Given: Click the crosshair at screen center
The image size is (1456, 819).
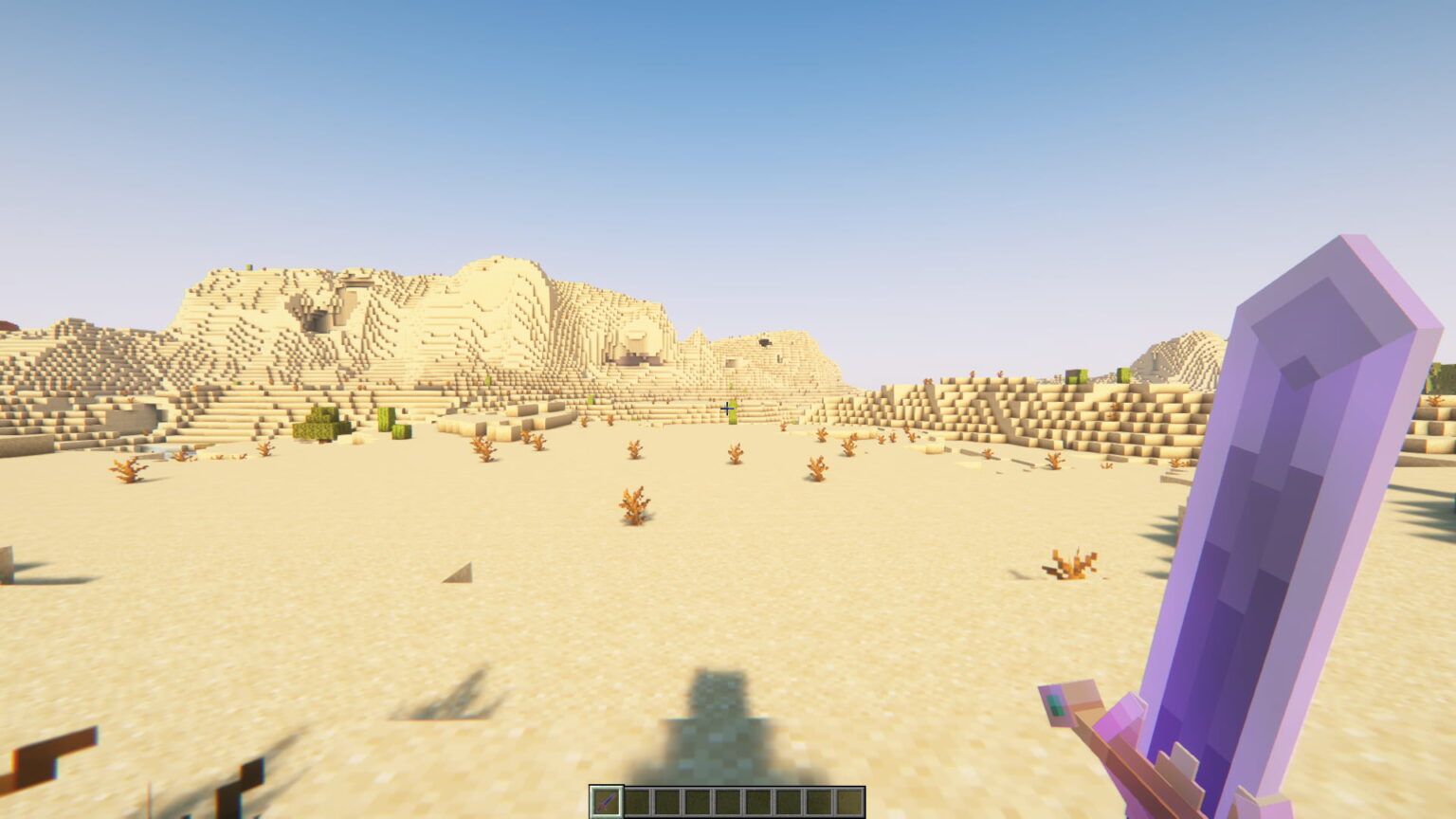Looking at the screenshot, I should coord(727,409).
